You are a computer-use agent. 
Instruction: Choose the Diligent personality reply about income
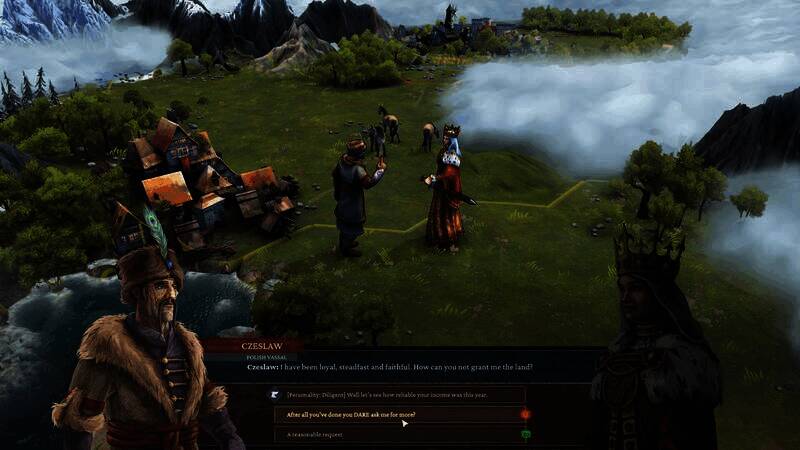pyautogui.click(x=392, y=394)
